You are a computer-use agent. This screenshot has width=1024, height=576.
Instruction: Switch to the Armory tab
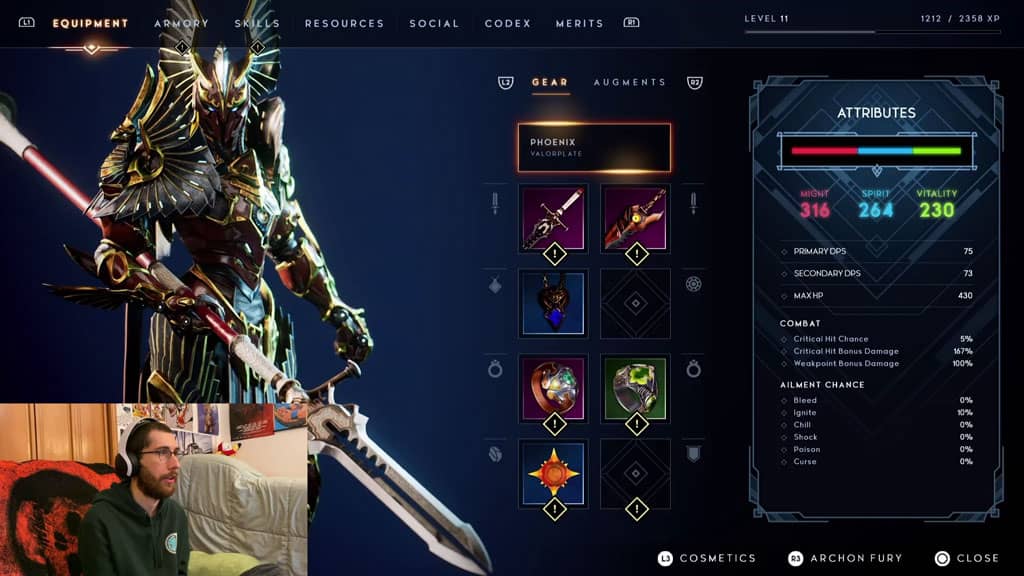click(181, 23)
